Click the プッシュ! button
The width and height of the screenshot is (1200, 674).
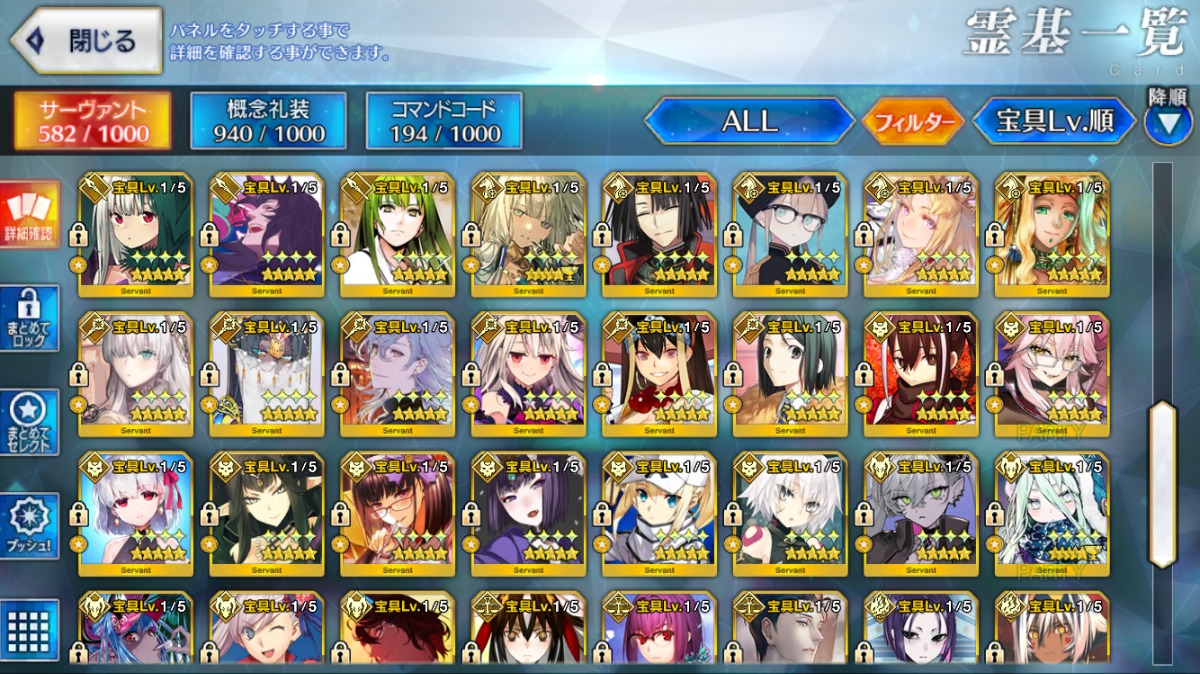pos(29,526)
